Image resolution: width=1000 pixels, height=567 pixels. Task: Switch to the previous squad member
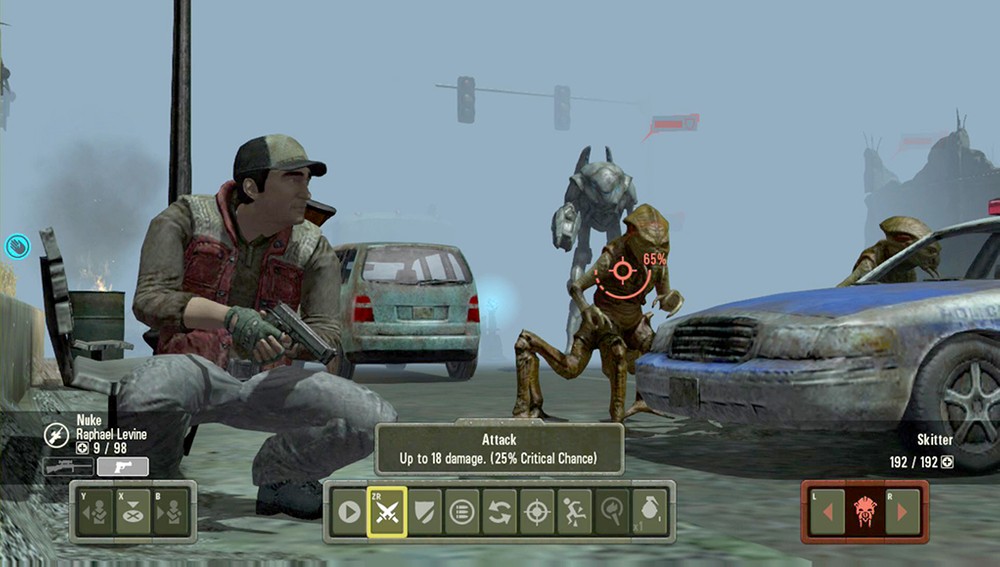click(x=96, y=512)
